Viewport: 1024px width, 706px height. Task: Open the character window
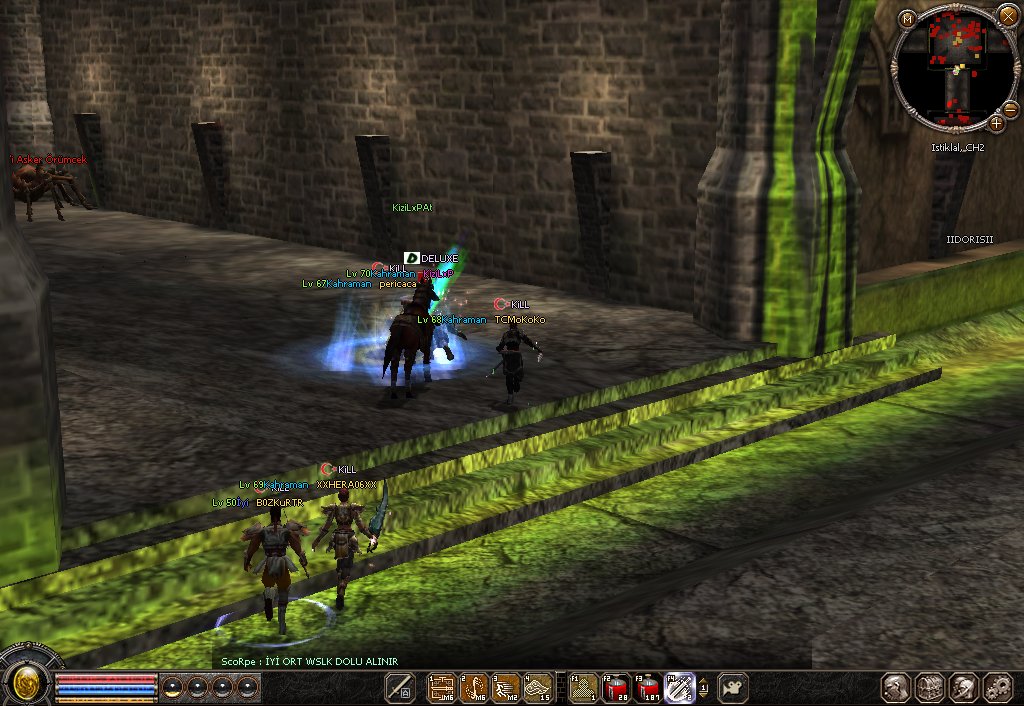[896, 687]
